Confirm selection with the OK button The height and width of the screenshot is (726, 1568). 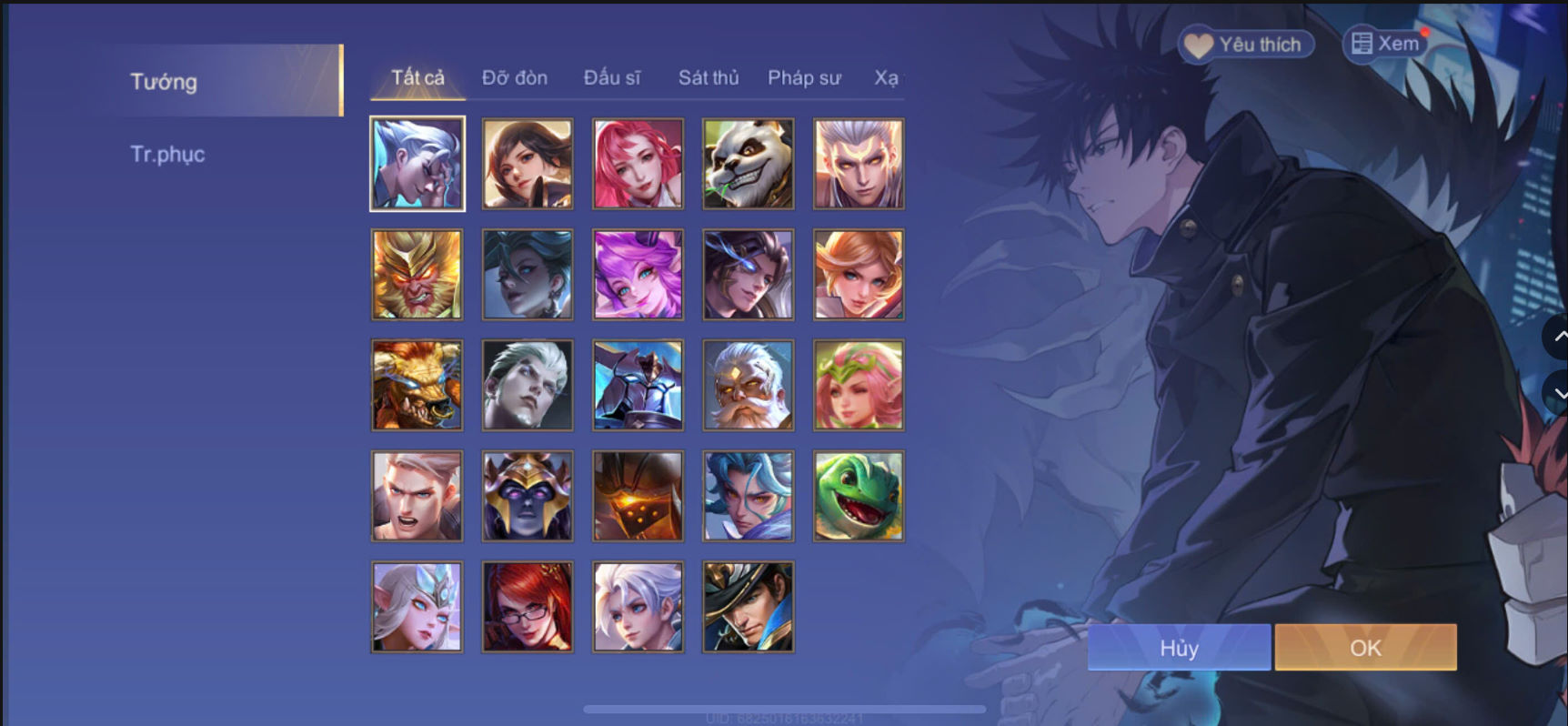coord(1365,647)
